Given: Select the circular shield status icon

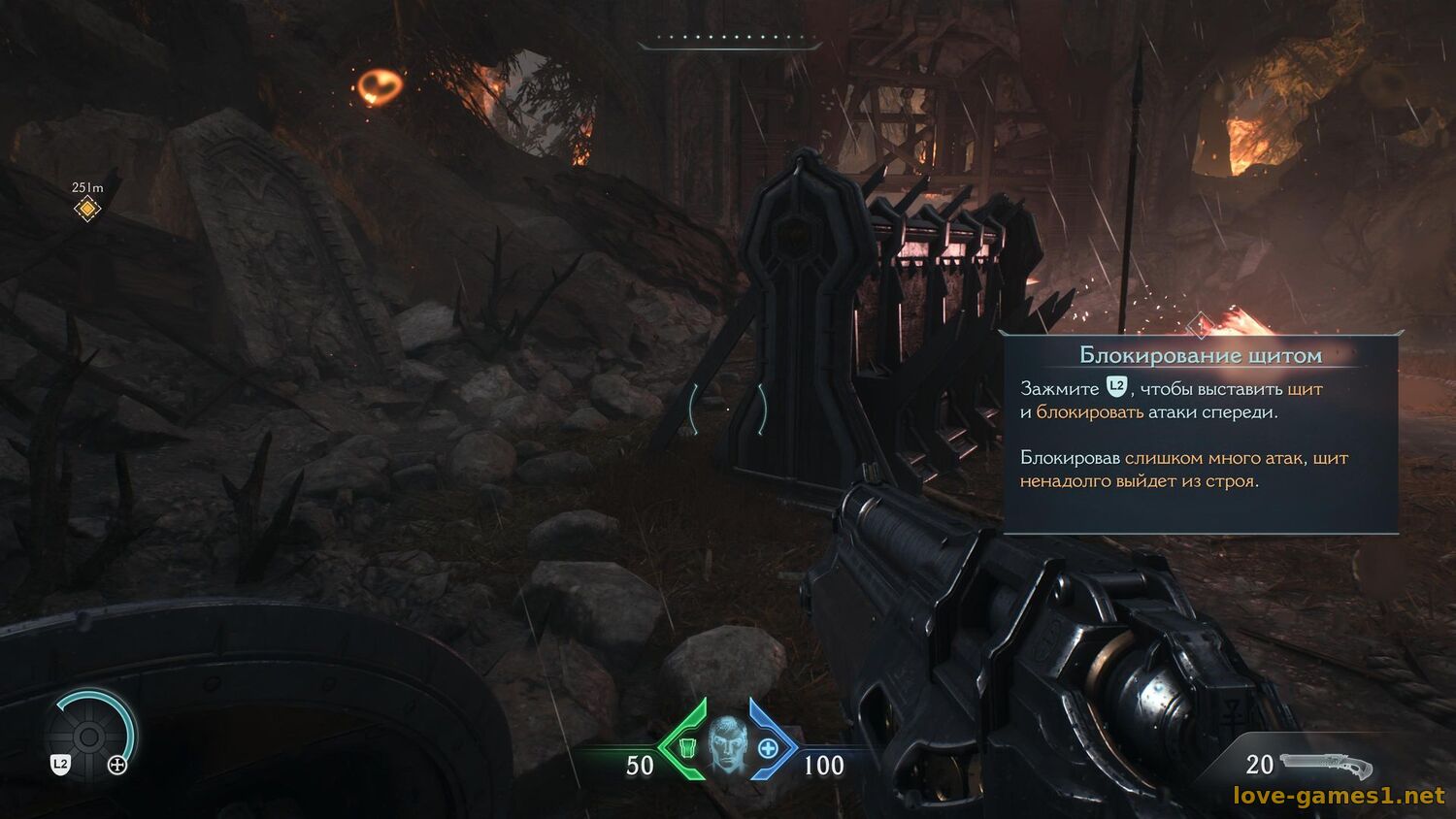Looking at the screenshot, I should 89,737.
